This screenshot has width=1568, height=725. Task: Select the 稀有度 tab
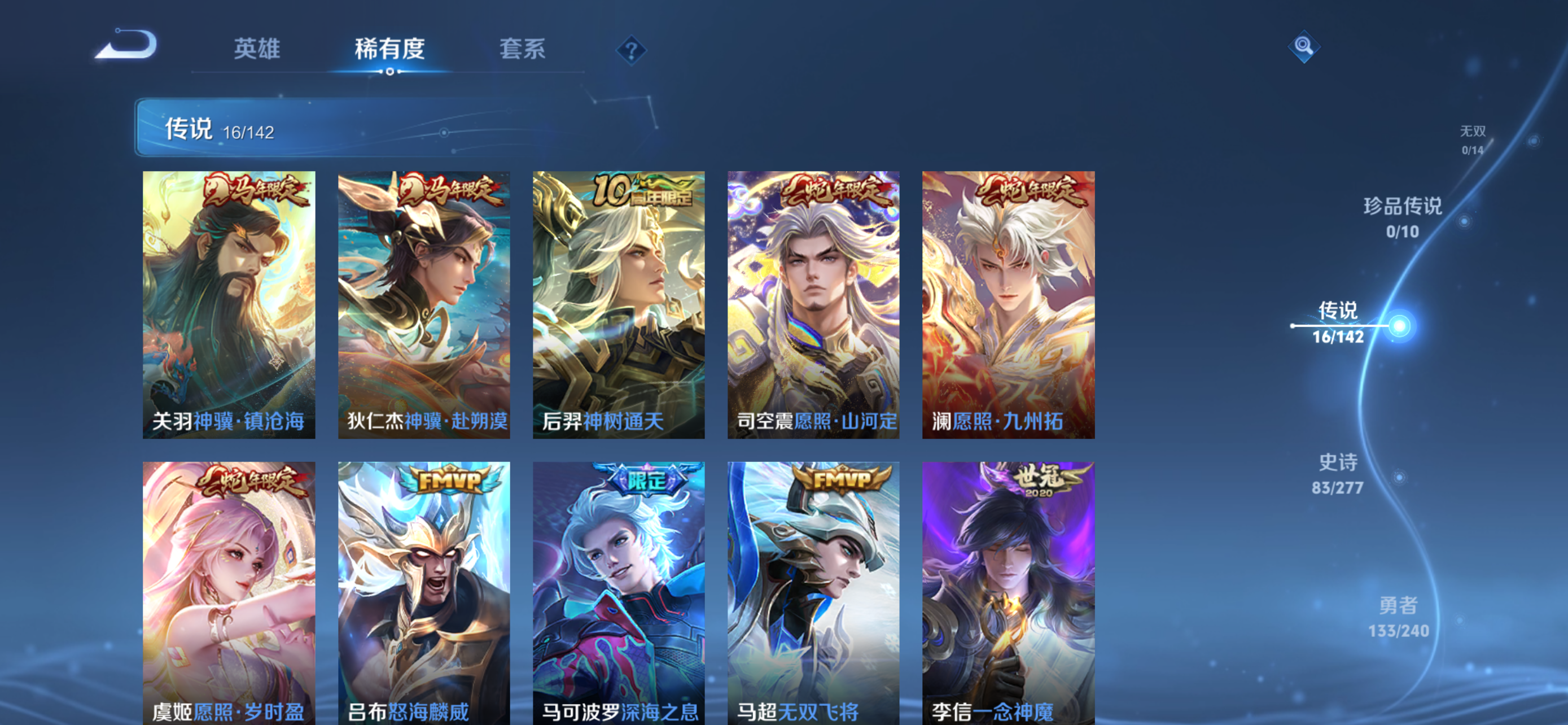(x=390, y=50)
